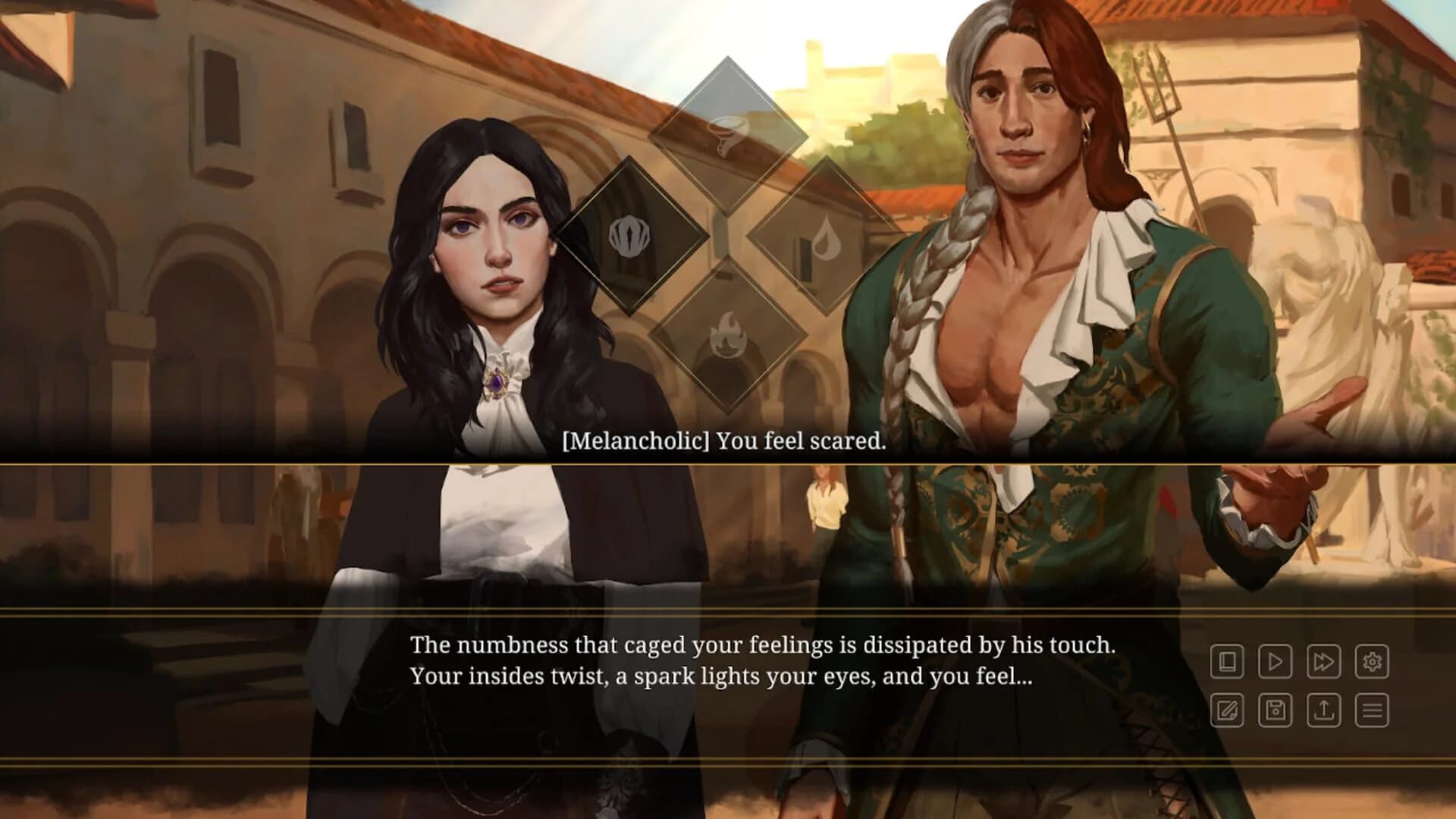Save your current game progress
This screenshot has width=1456, height=819.
pyautogui.click(x=1276, y=711)
